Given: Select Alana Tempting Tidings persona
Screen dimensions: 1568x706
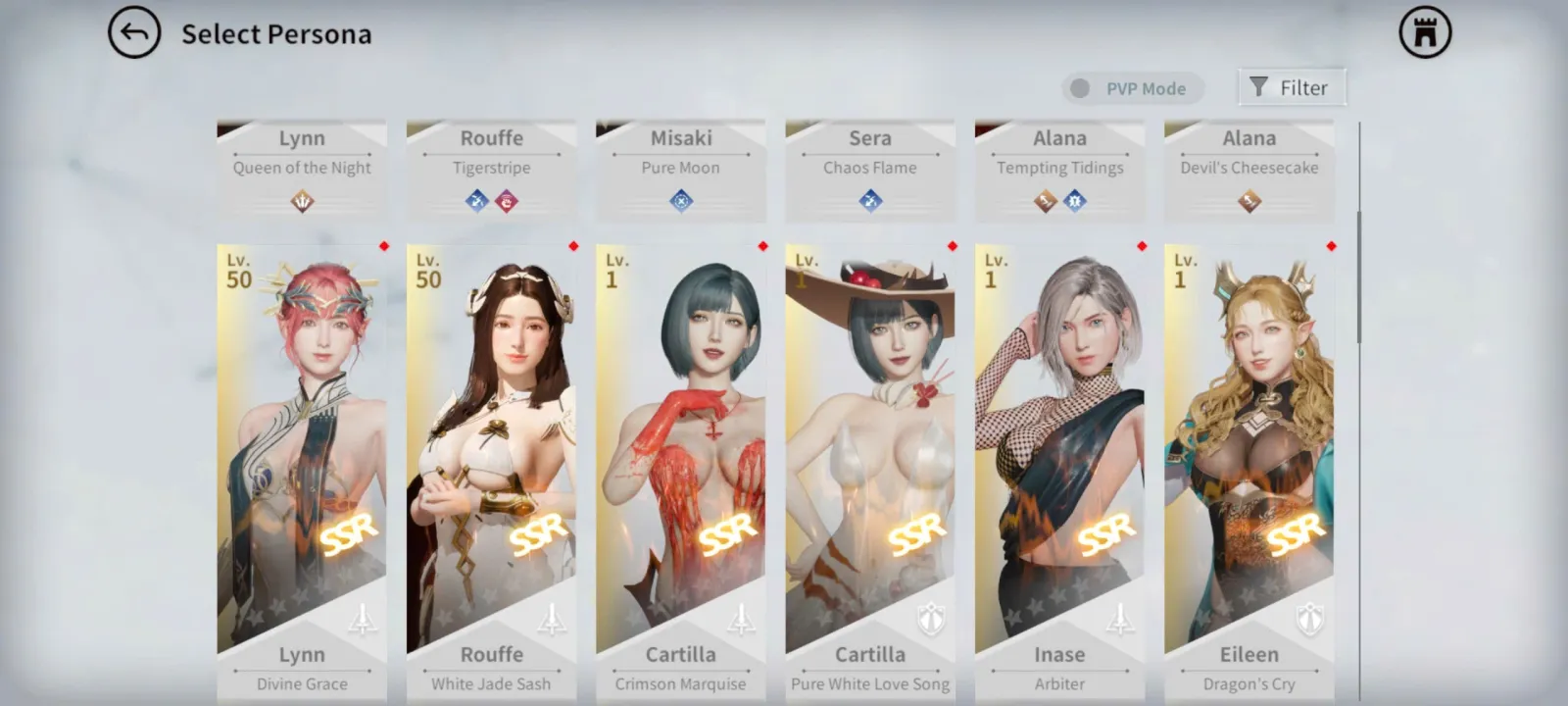Looking at the screenshot, I should [1059, 169].
